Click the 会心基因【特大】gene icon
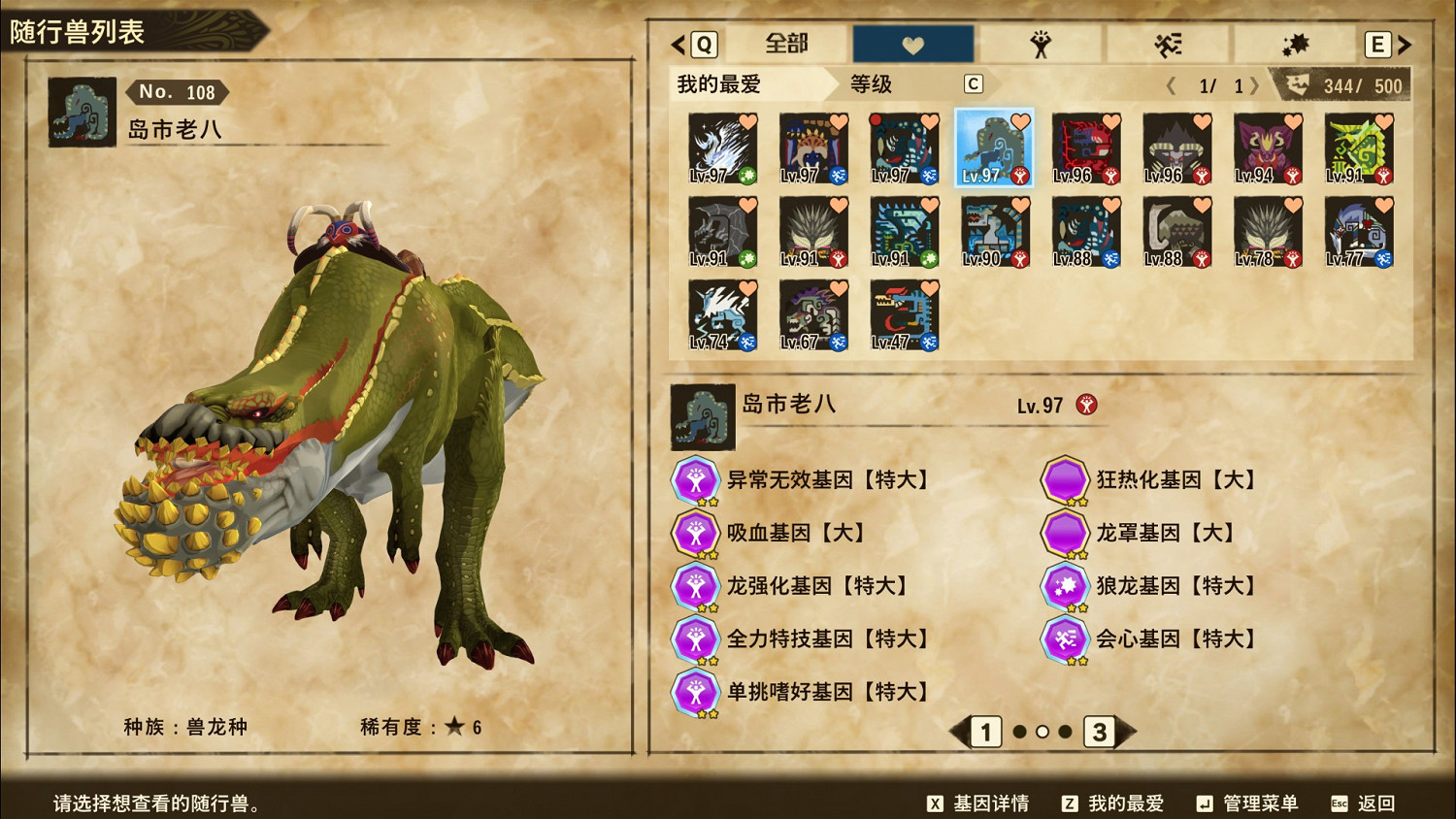The height and width of the screenshot is (819, 1456). click(1064, 639)
